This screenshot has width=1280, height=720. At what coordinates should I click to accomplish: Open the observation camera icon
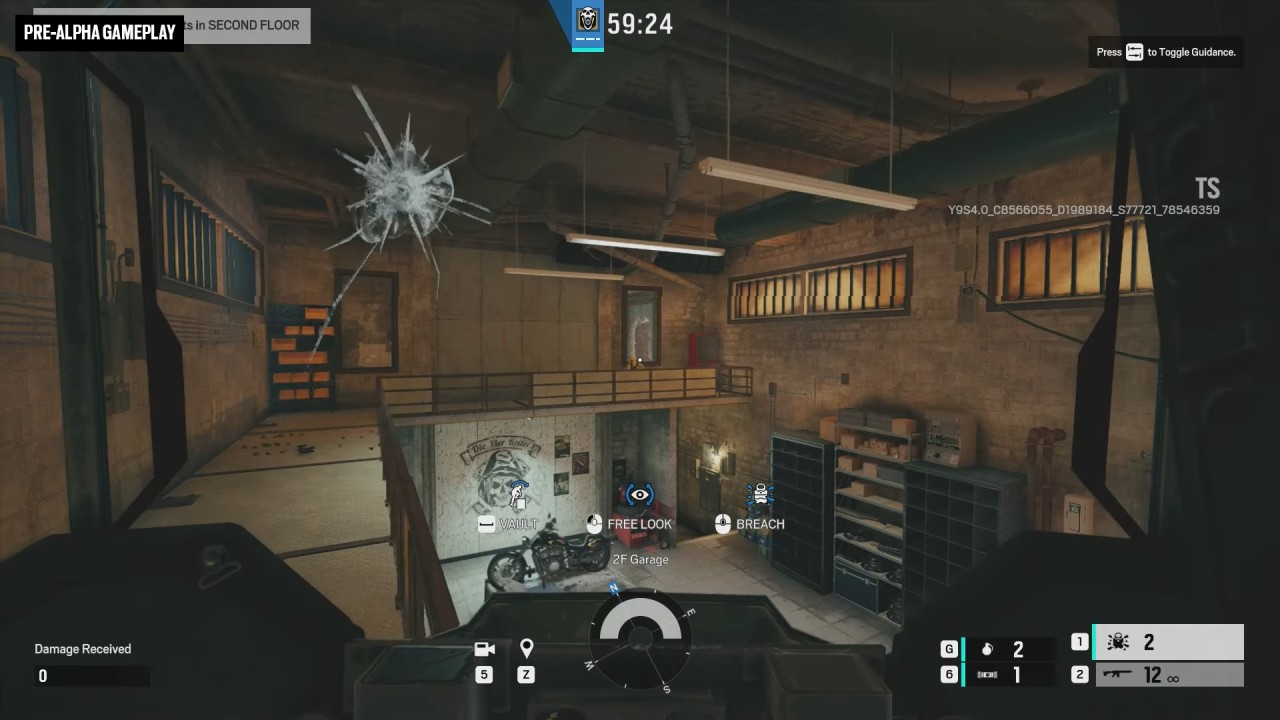485,649
